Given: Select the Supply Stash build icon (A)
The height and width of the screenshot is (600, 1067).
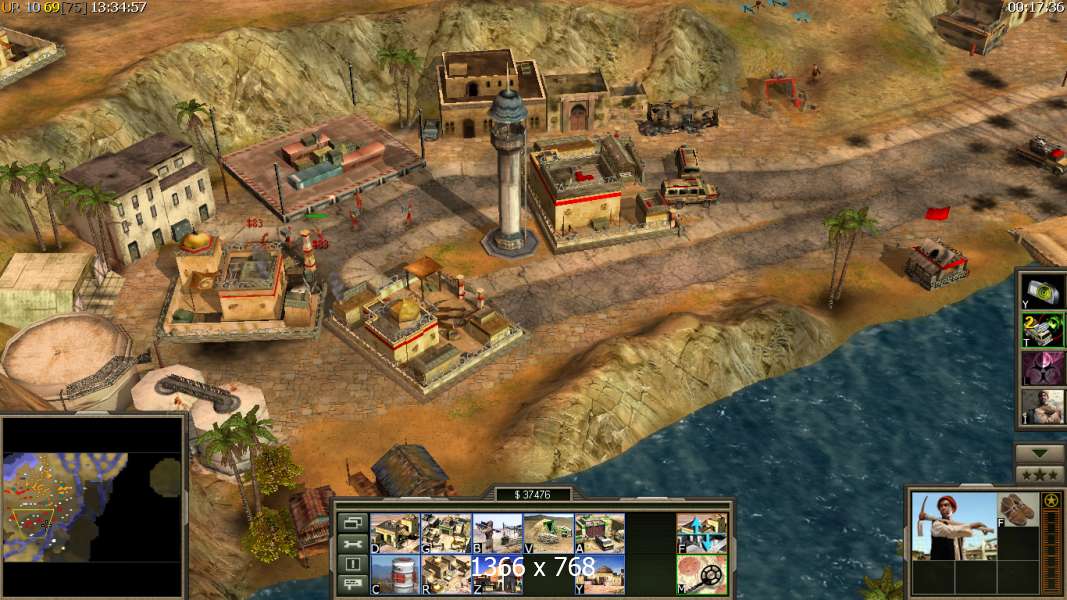Looking at the screenshot, I should pyautogui.click(x=599, y=533).
